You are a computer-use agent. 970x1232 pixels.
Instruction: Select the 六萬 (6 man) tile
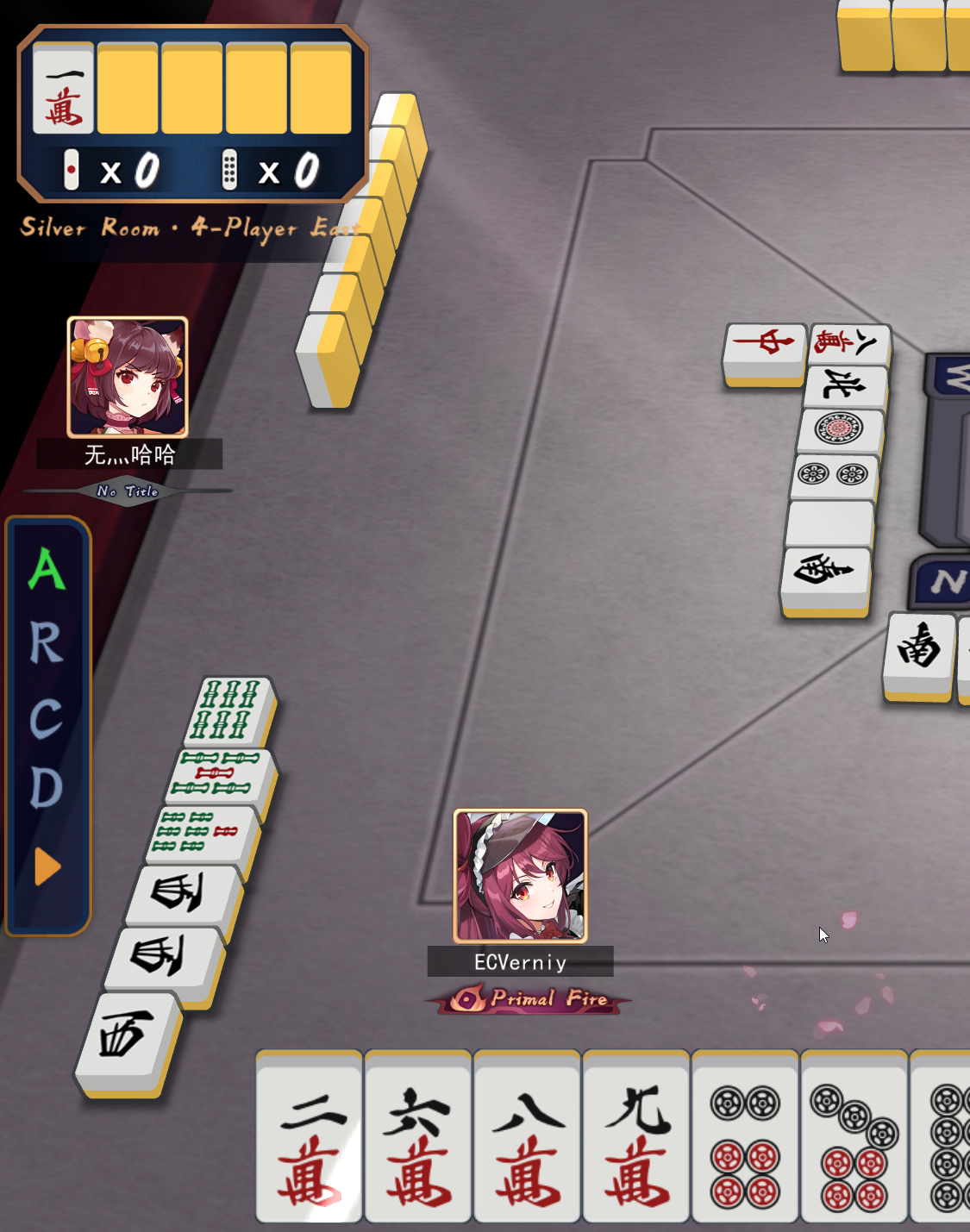pos(418,1138)
